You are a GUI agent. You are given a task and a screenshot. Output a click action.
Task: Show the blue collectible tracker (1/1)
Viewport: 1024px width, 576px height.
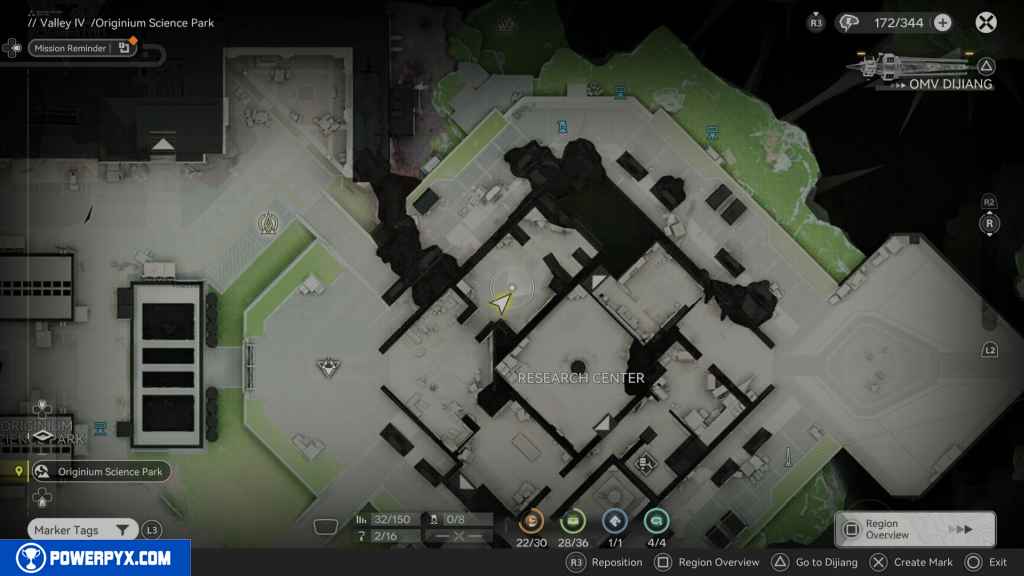[615, 520]
